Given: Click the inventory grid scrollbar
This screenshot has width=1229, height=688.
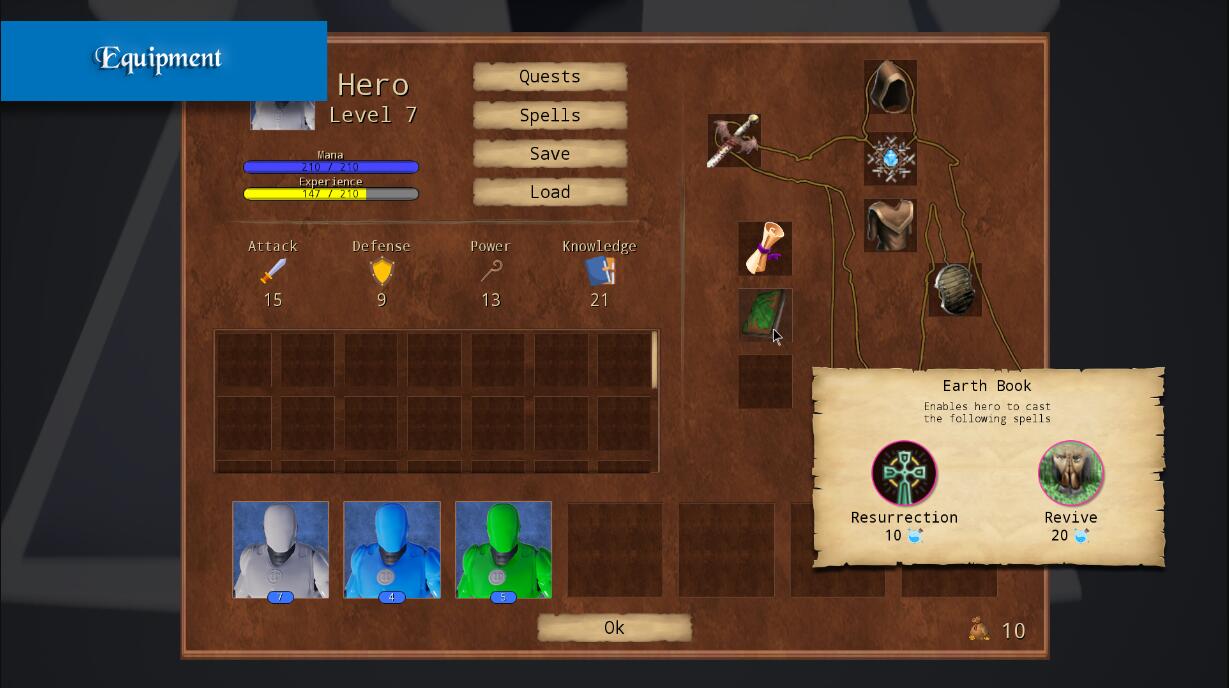Looking at the screenshot, I should (x=655, y=360).
